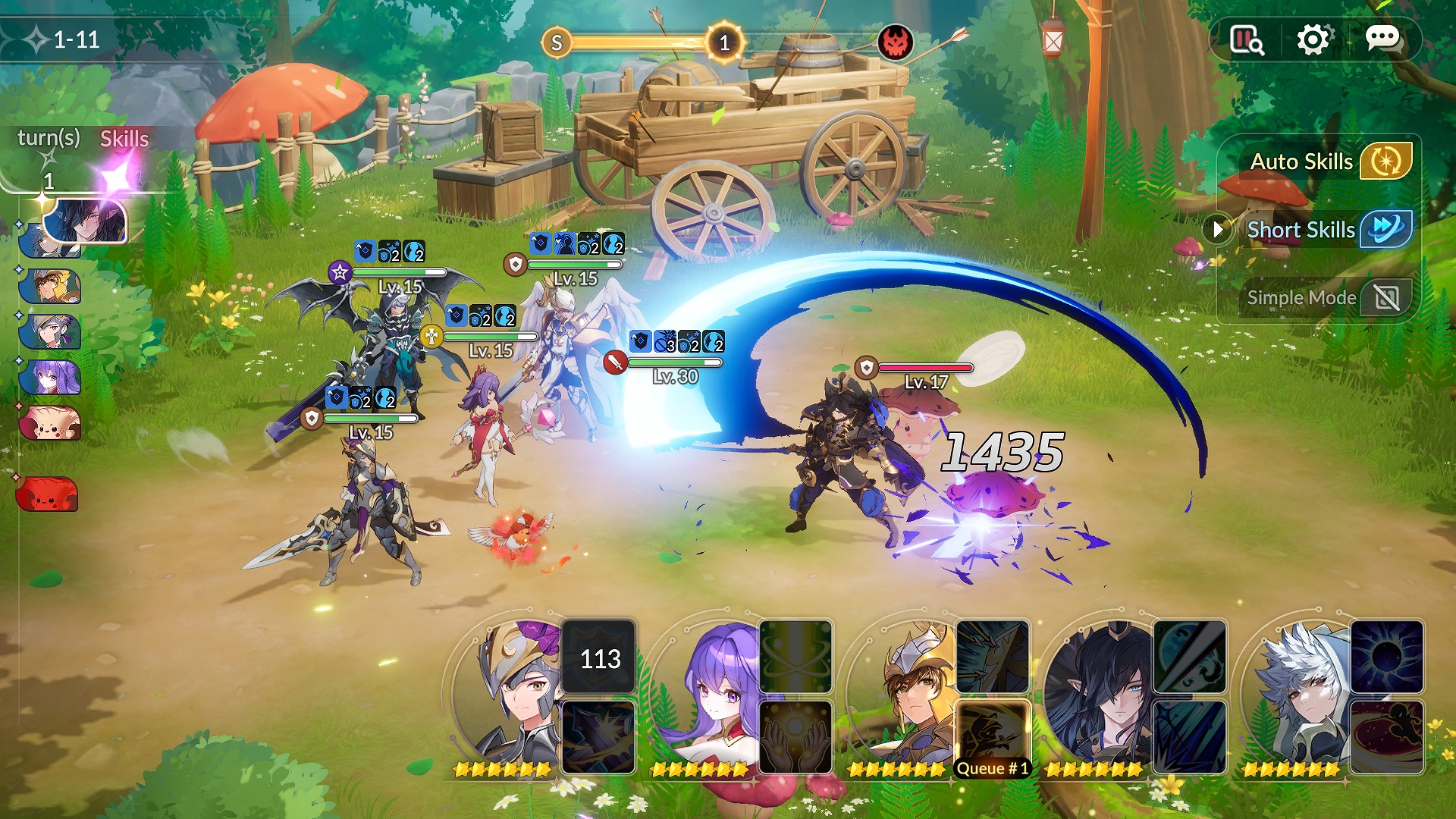Open the battle pause/inspect icon top right
Viewport: 1456px width, 819px height.
pyautogui.click(x=1247, y=38)
